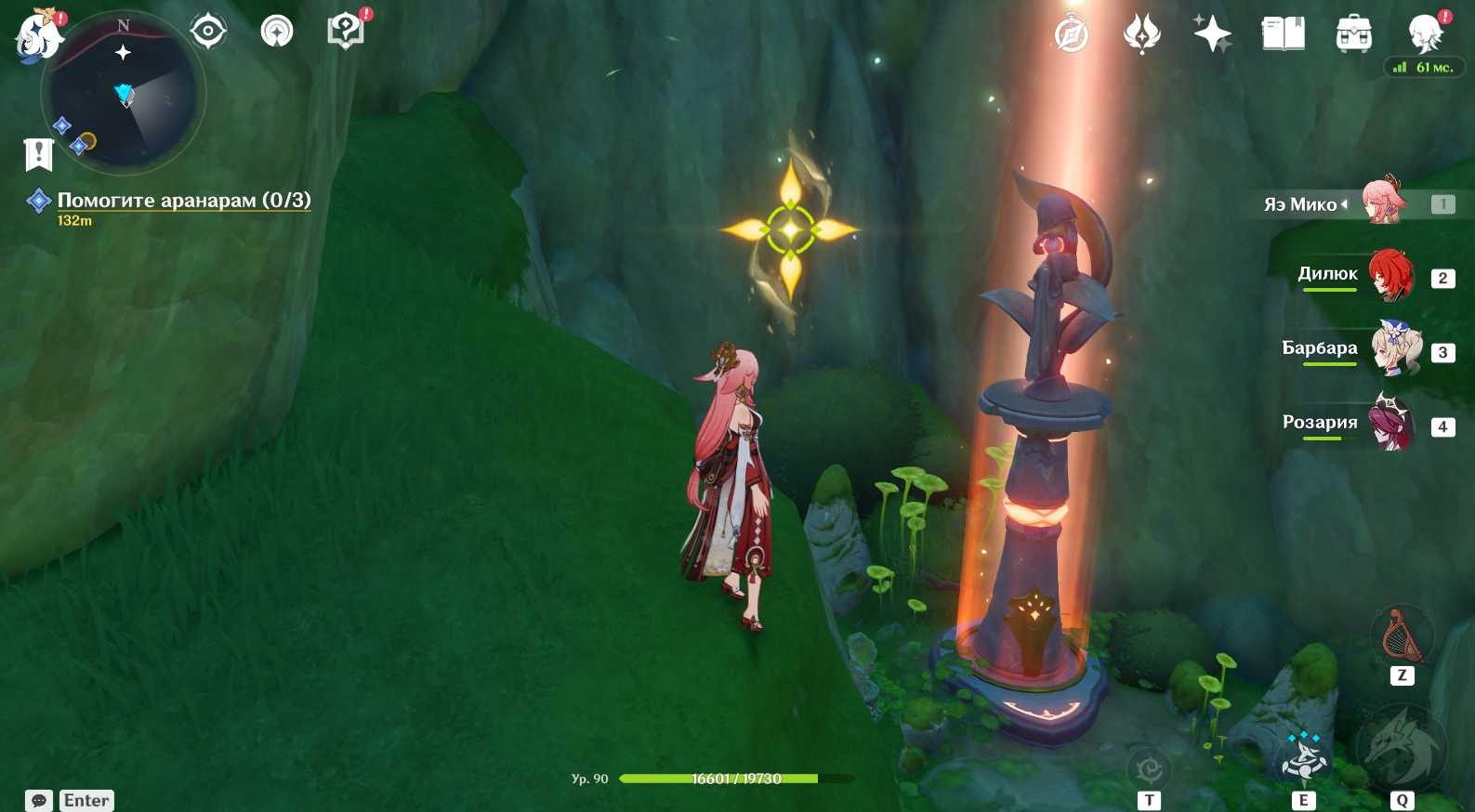Open the battle pass winged icon

click(x=1142, y=34)
